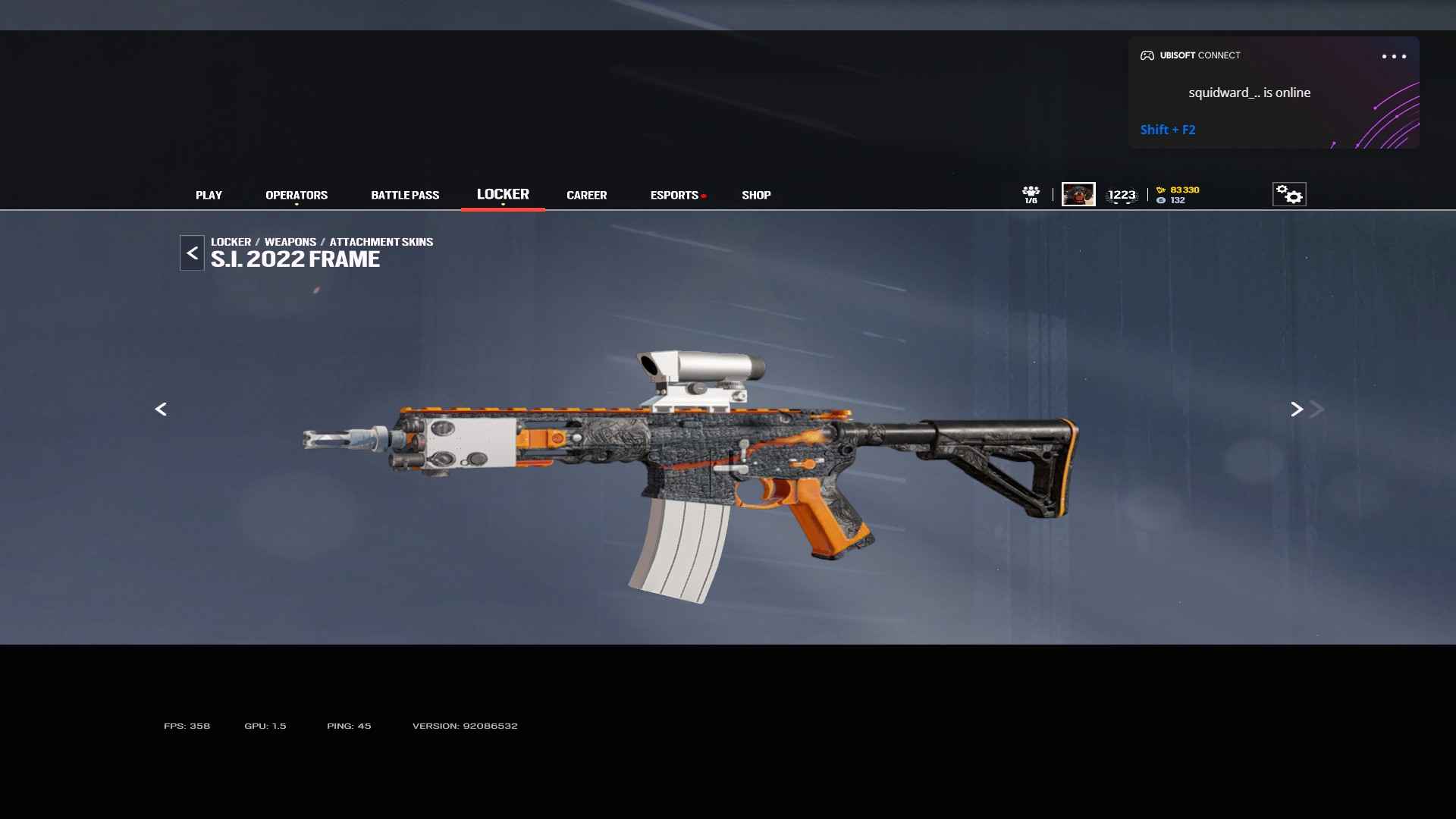This screenshot has width=1456, height=819.
Task: Click the squidward_ is online notification
Action: [1249, 93]
